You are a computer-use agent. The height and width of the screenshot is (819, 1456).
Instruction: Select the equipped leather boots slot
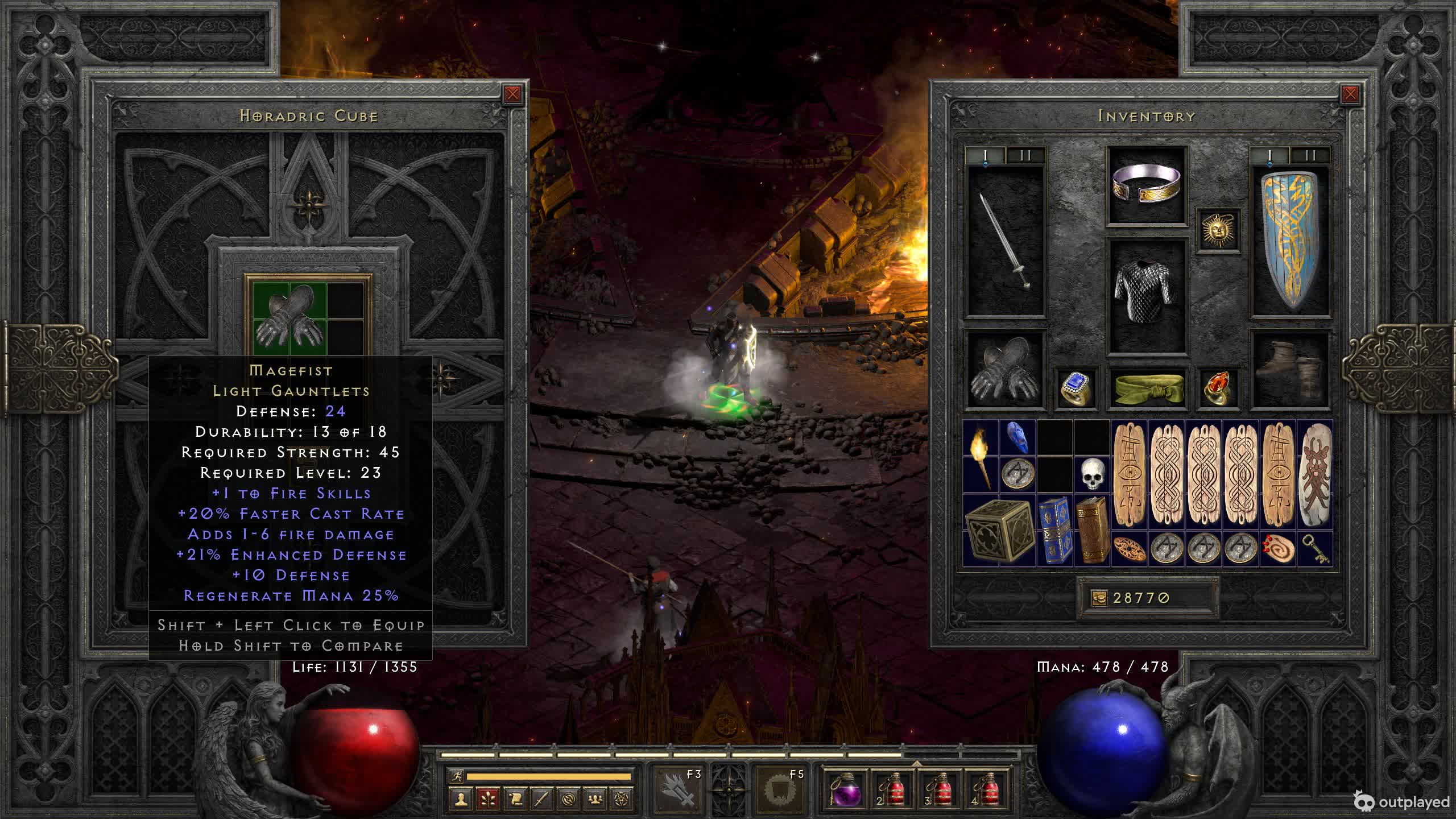pos(1290,370)
